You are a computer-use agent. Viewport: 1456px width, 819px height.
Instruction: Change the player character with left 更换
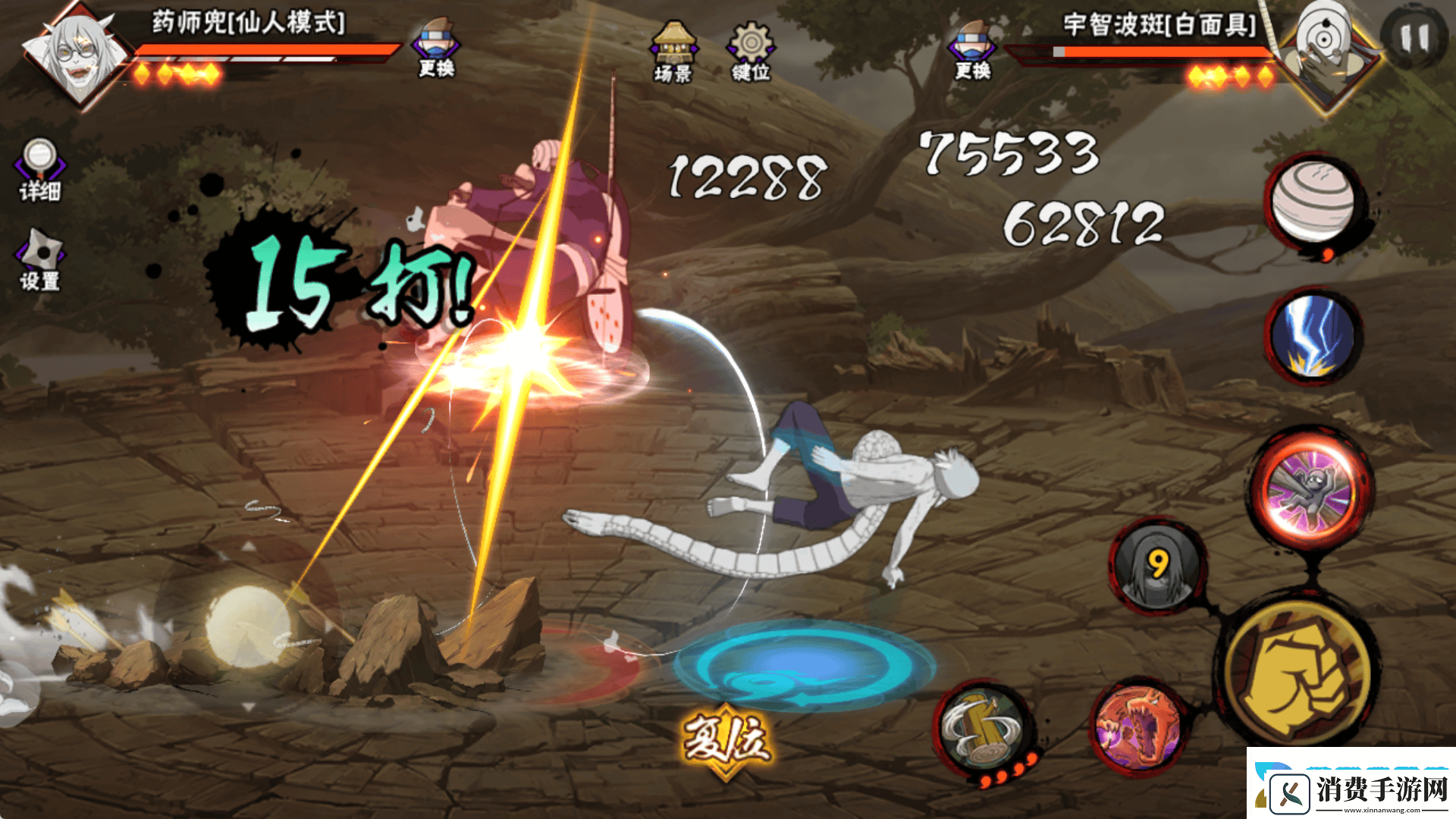point(436,49)
